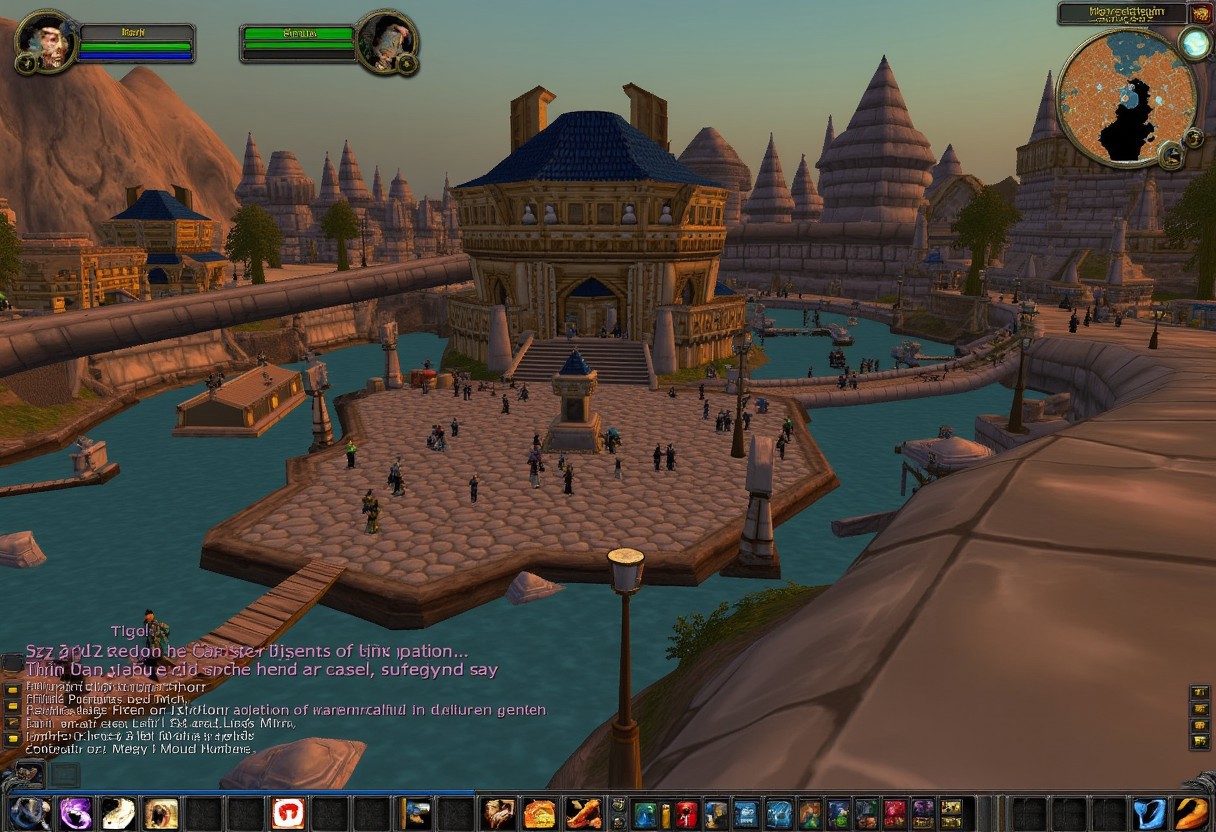Open the red and gold icon beside the zone name
Screen dimensions: 1216x832
pyautogui.click(x=1200, y=14)
